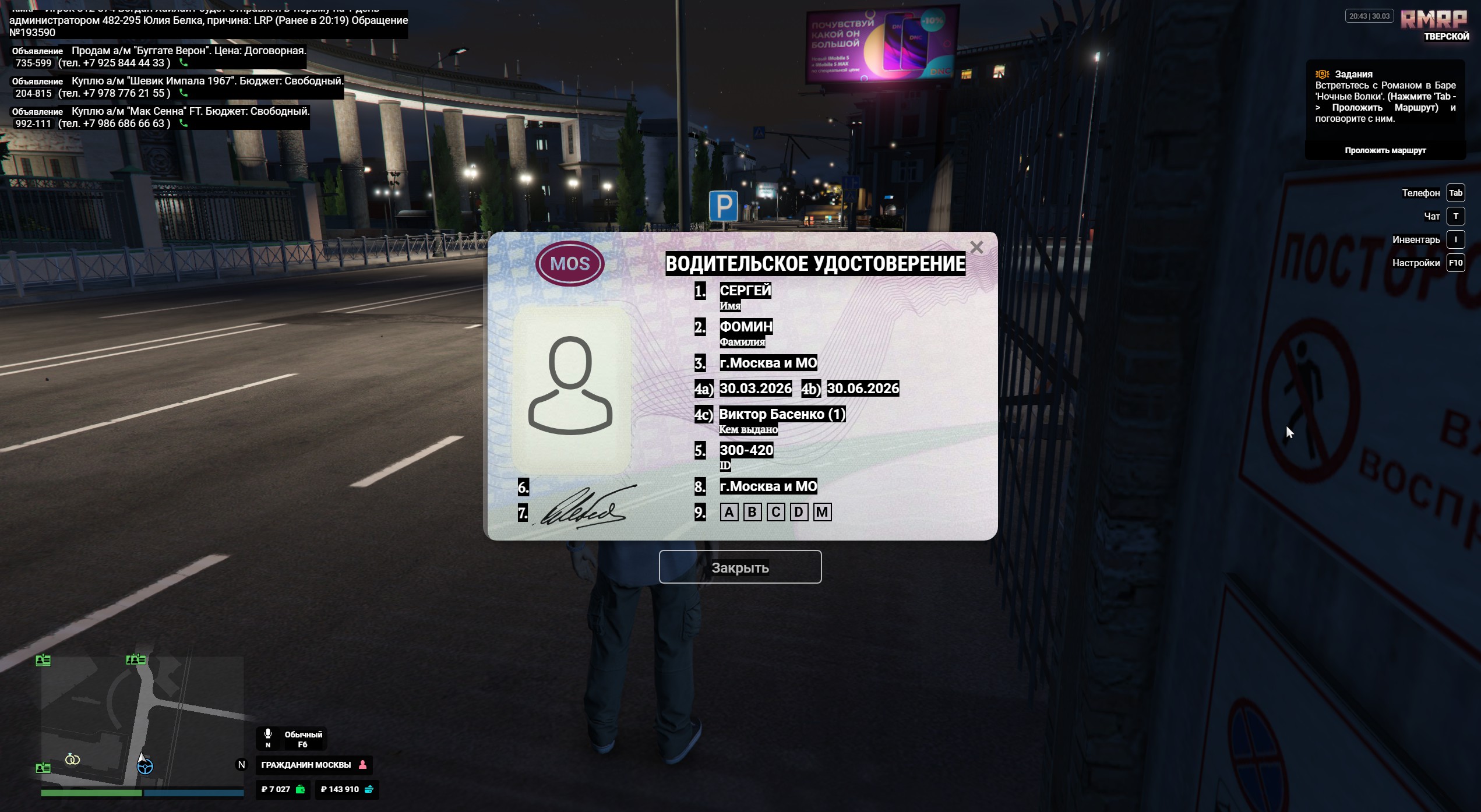Click Проложить маршрут in the quest tracker

(1385, 150)
